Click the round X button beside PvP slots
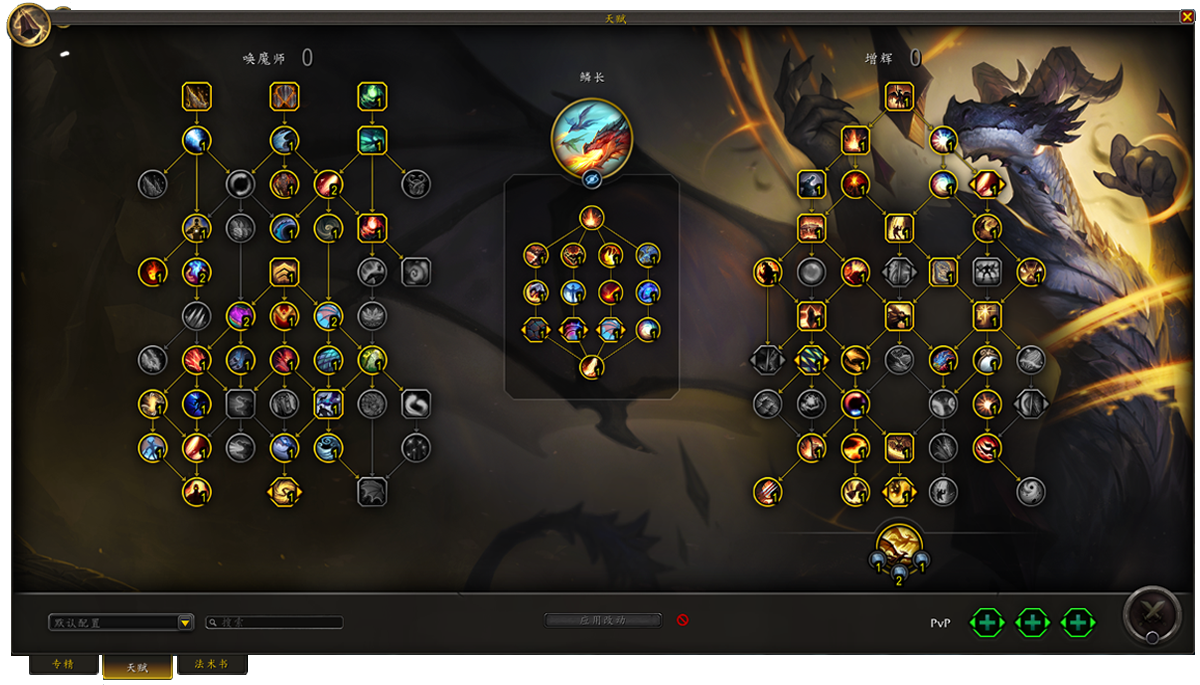 (x=1151, y=614)
